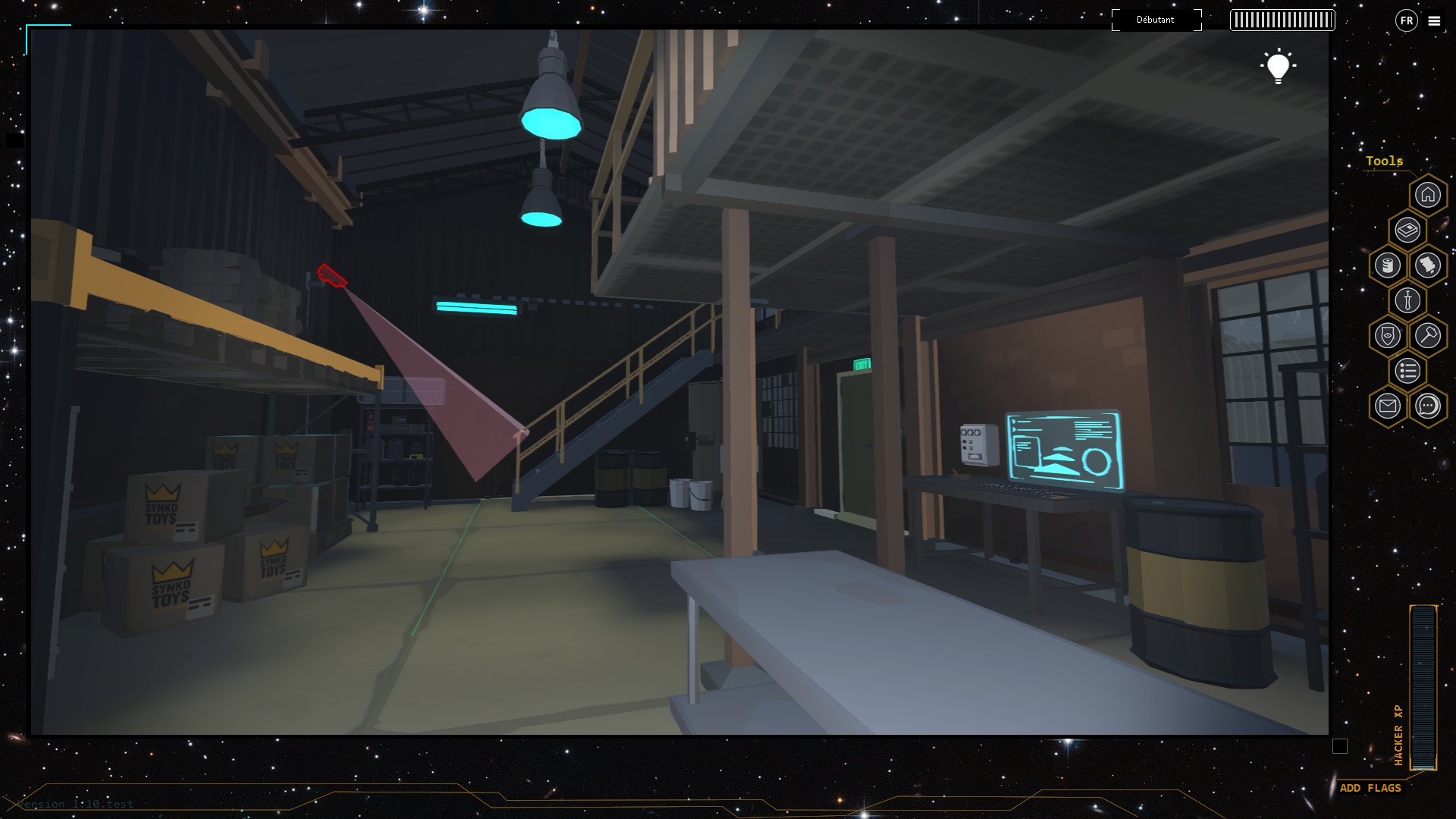Select the database barrel tool

[1389, 264]
